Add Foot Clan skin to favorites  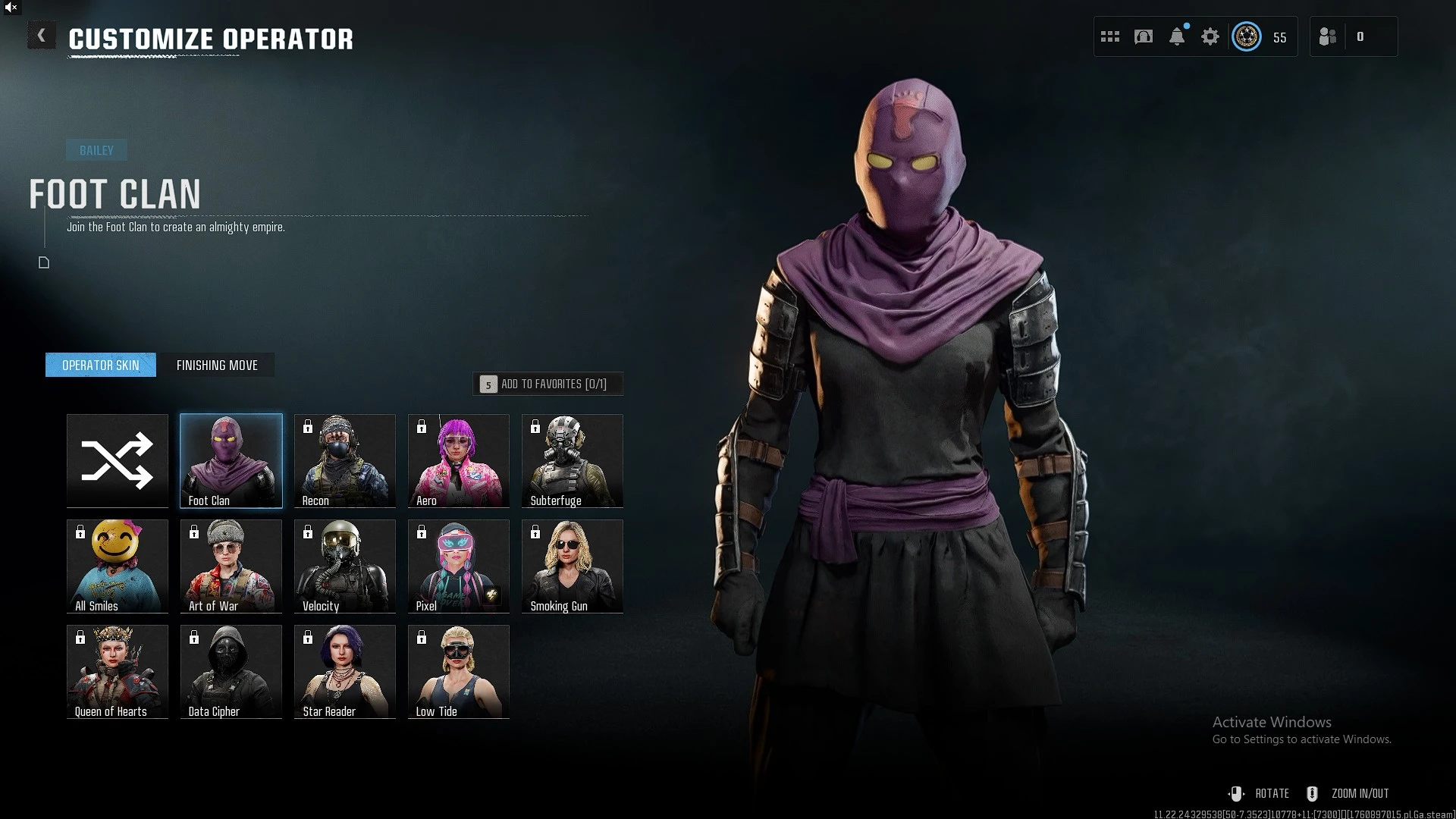pos(548,384)
